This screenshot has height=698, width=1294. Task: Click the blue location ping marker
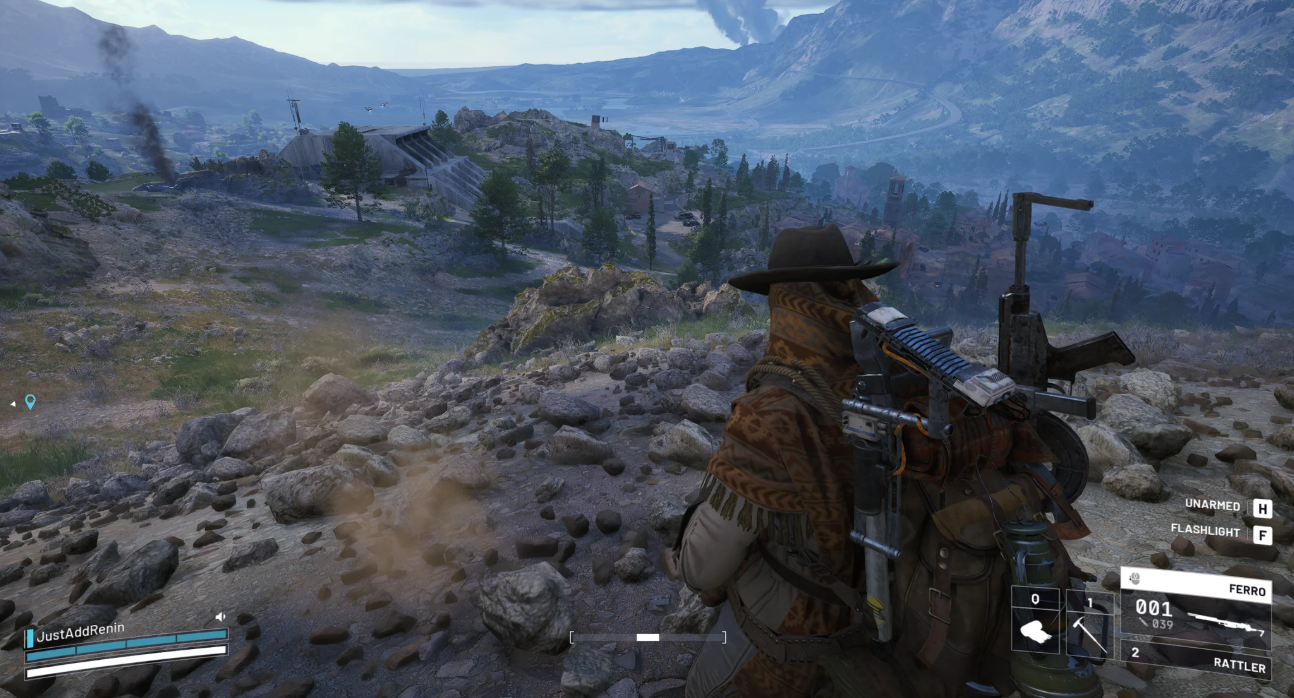tap(30, 402)
